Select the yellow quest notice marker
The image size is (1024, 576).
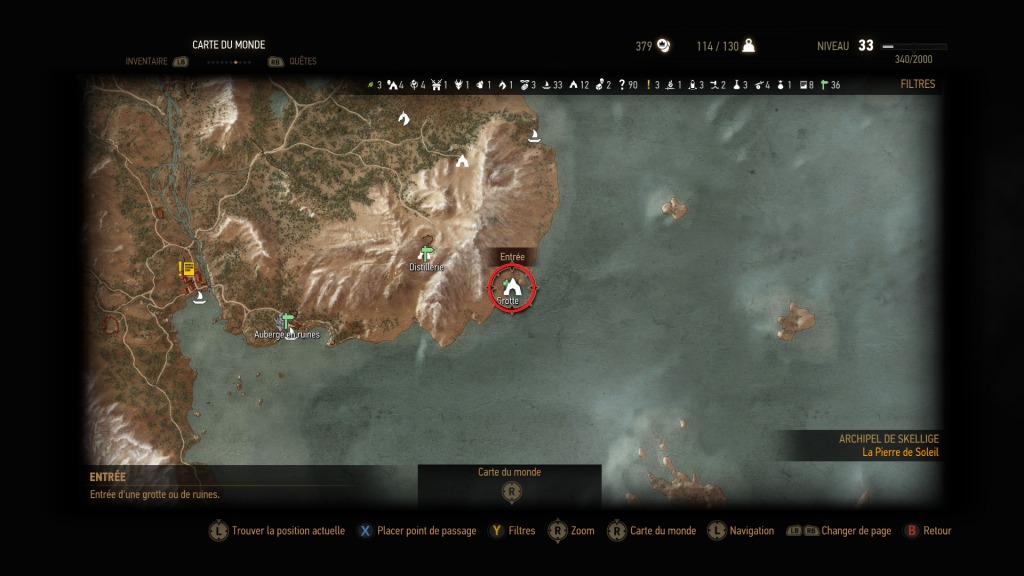click(186, 268)
